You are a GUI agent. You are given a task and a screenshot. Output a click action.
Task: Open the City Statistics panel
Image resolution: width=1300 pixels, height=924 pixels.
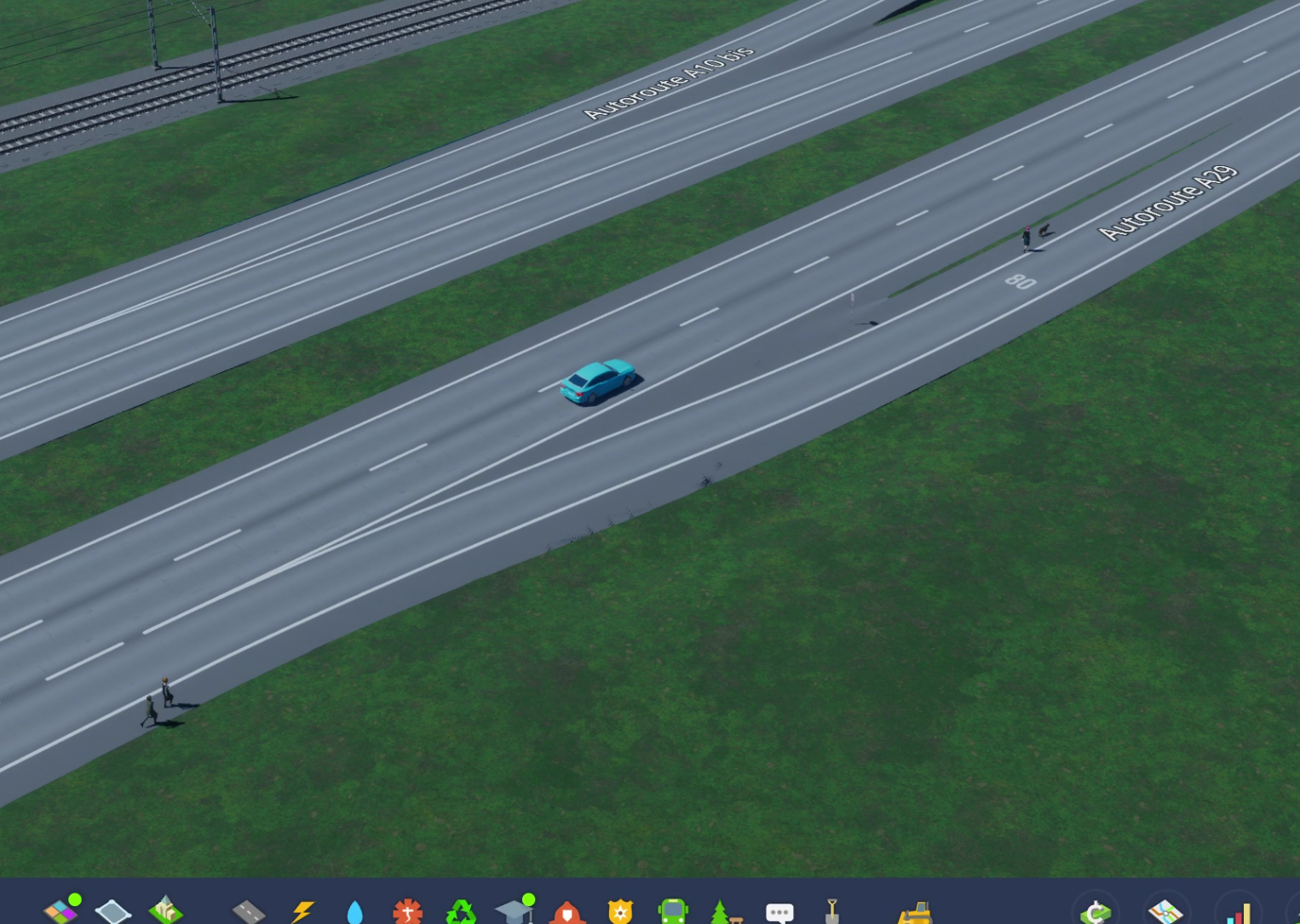pos(1240,911)
